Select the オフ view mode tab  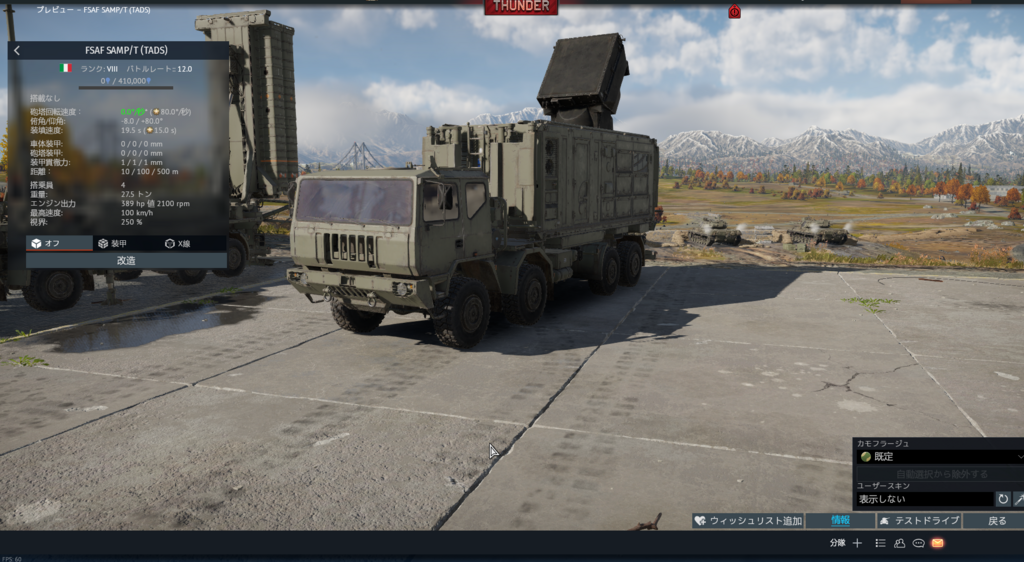tap(58, 243)
